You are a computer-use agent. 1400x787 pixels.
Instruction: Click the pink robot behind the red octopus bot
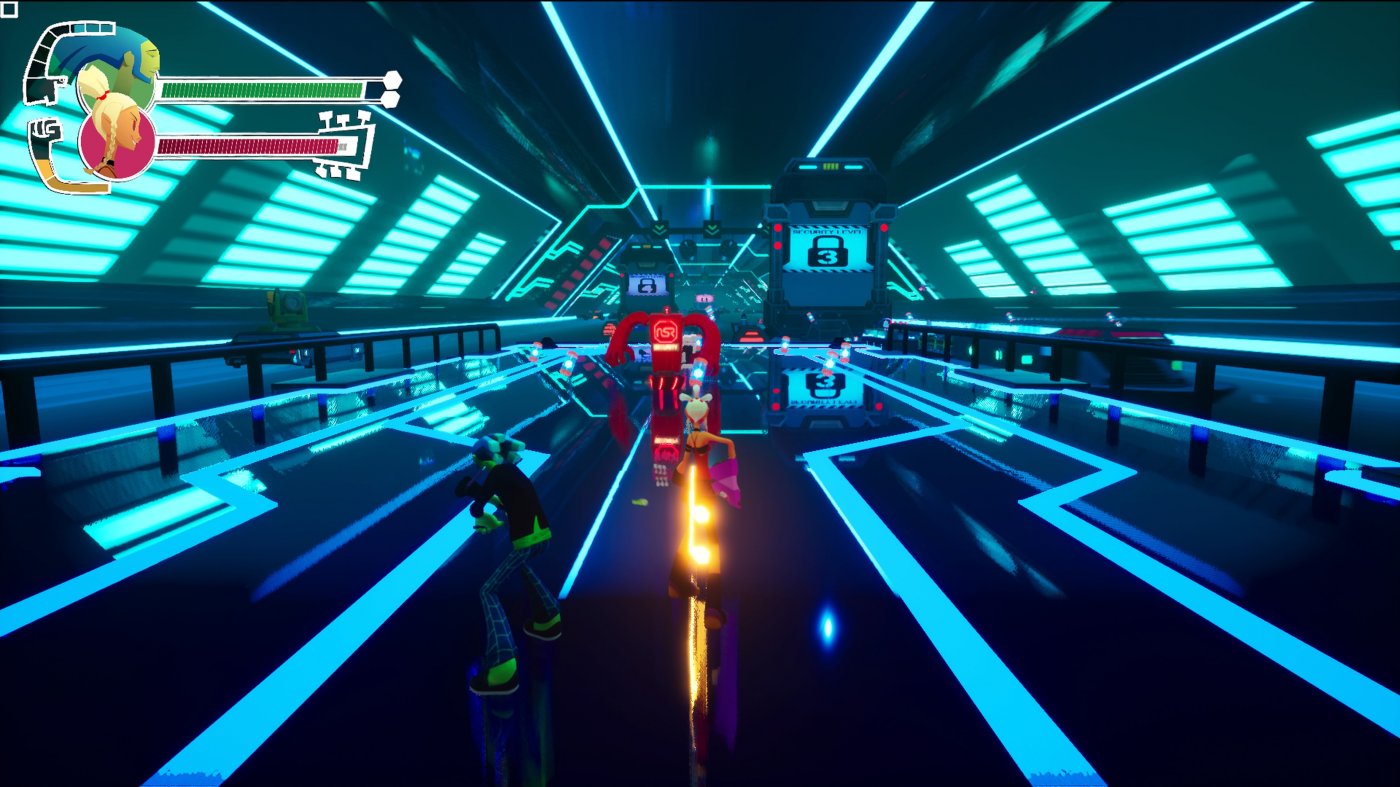(x=703, y=298)
